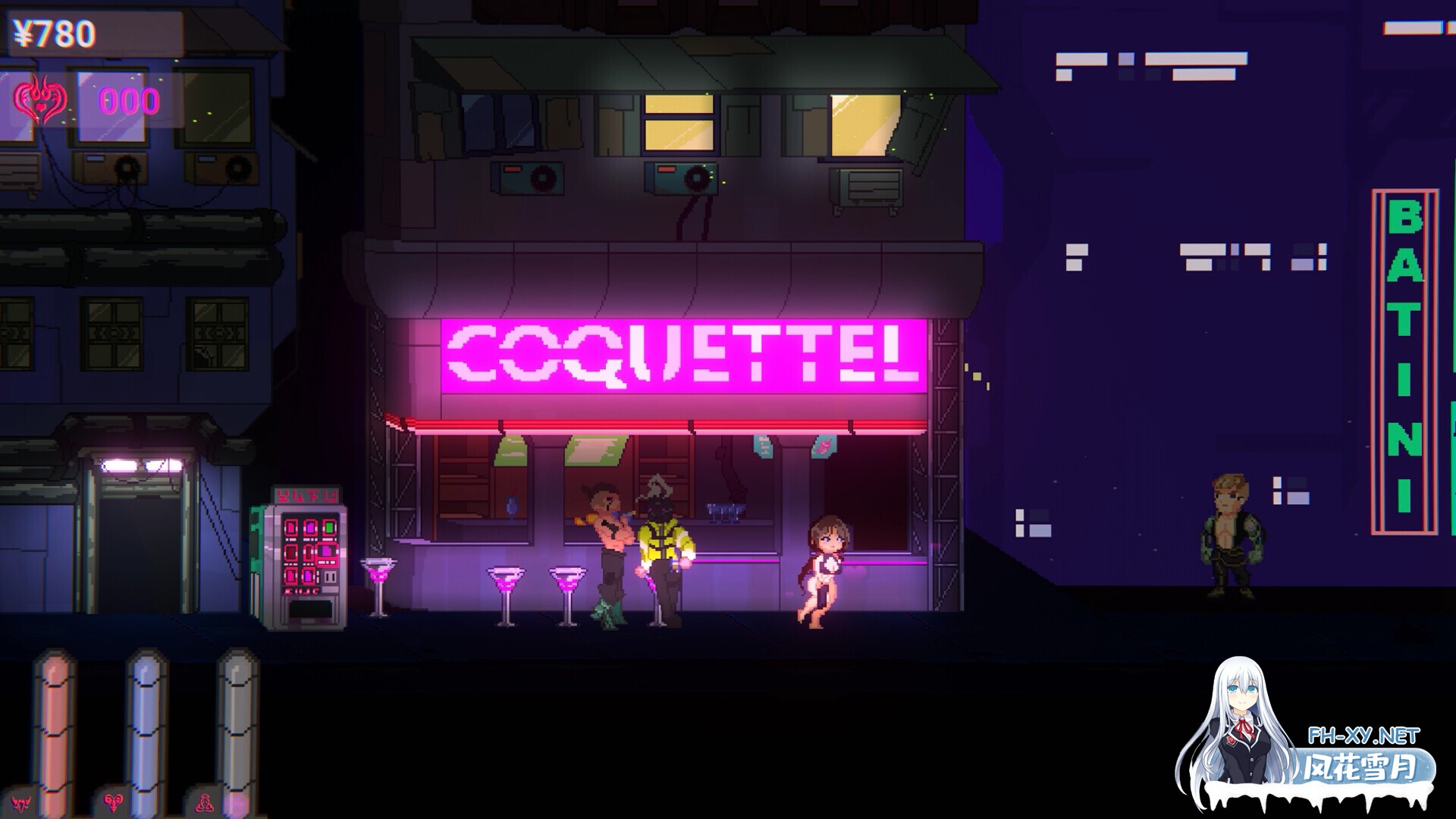This screenshot has width=1456, height=819.
Task: Select the winged demon icon under the red gauge
Action: pos(22,802)
